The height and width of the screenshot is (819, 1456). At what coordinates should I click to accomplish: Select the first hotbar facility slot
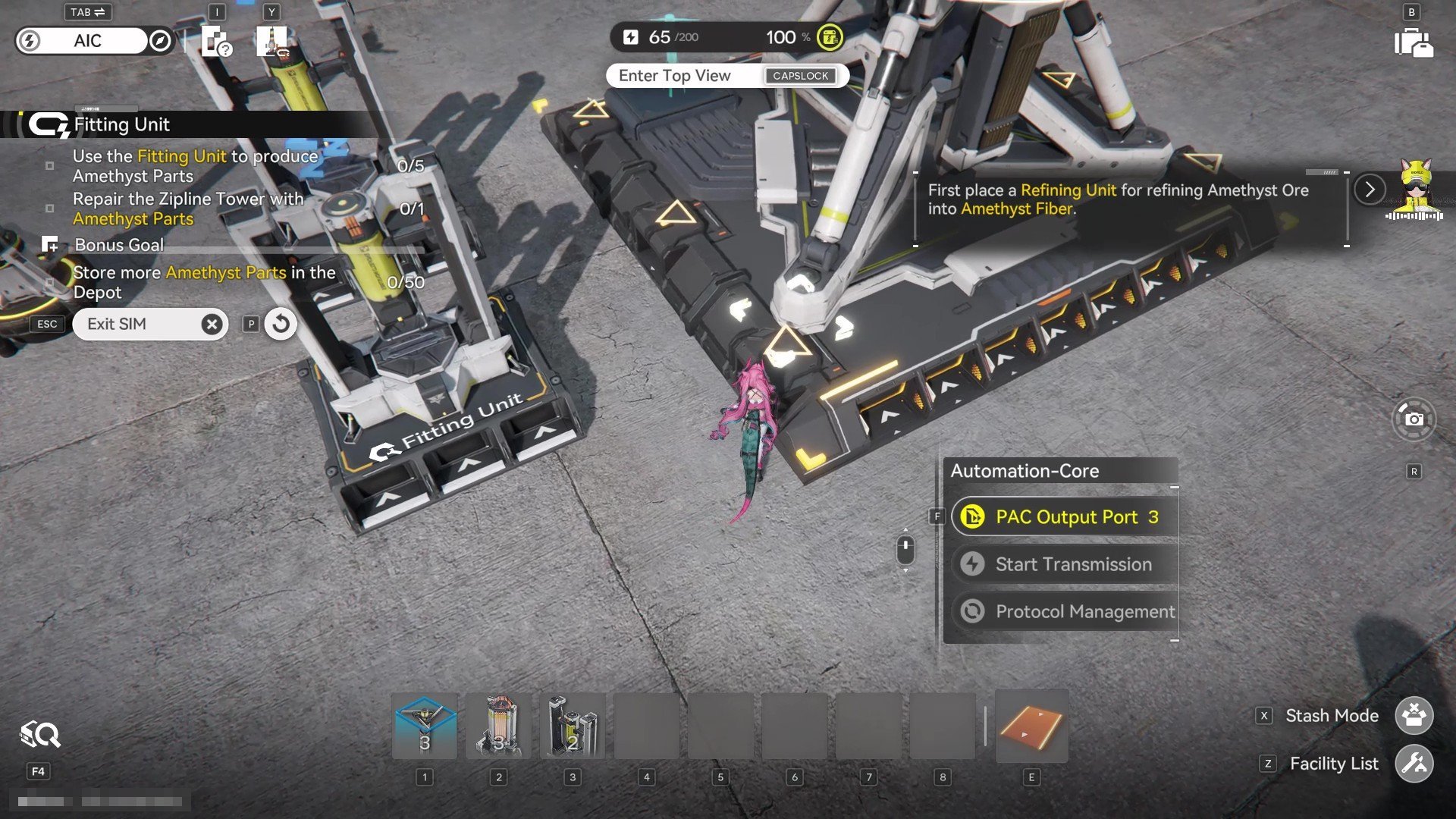(x=425, y=726)
